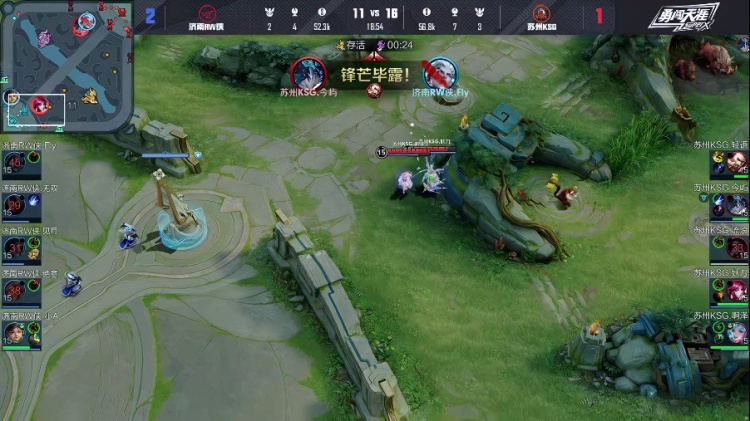
Task: Click the 济南RW侠.Fly victim portrait in the kill banner
Action: tap(439, 73)
